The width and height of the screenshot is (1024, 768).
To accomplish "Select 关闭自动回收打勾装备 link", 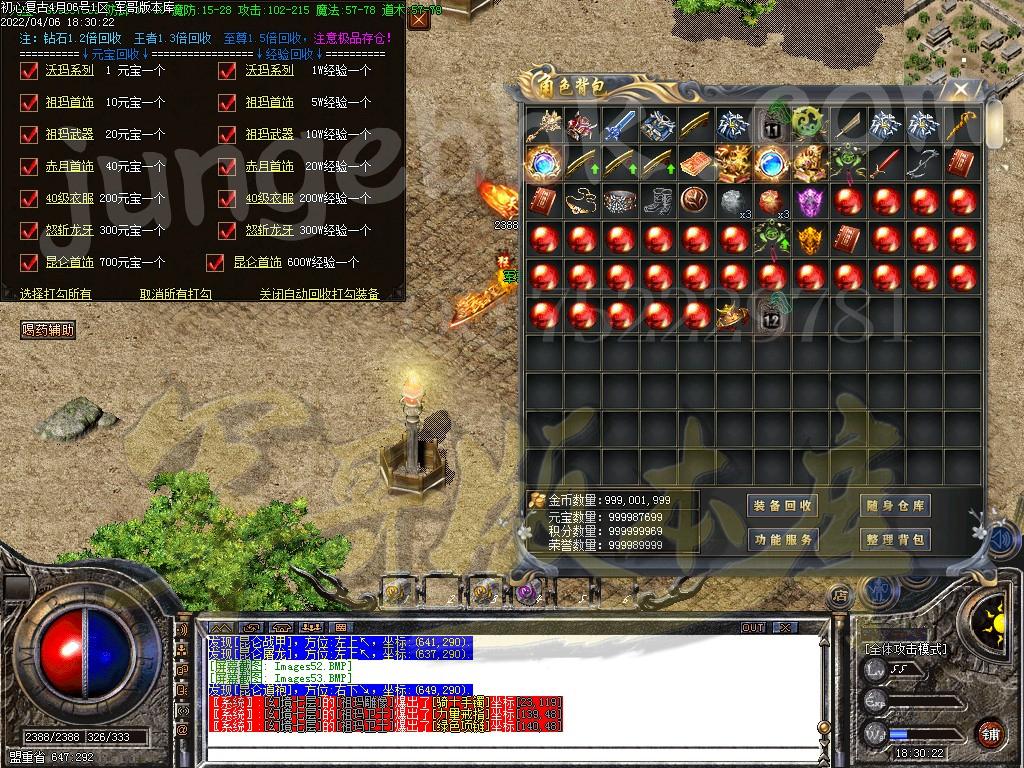I will pos(319,294).
